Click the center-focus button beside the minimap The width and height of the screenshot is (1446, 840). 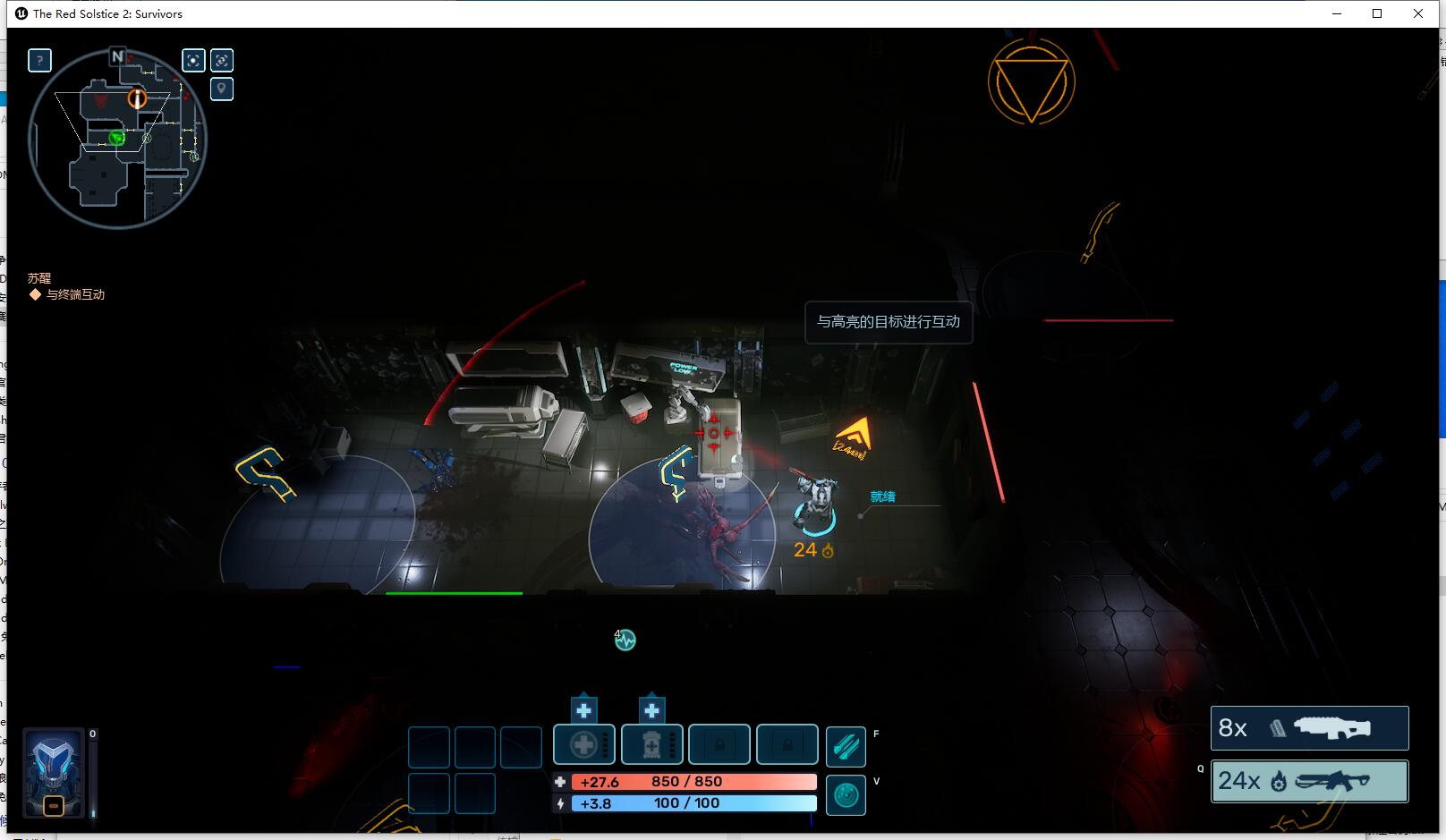pyautogui.click(x=193, y=60)
